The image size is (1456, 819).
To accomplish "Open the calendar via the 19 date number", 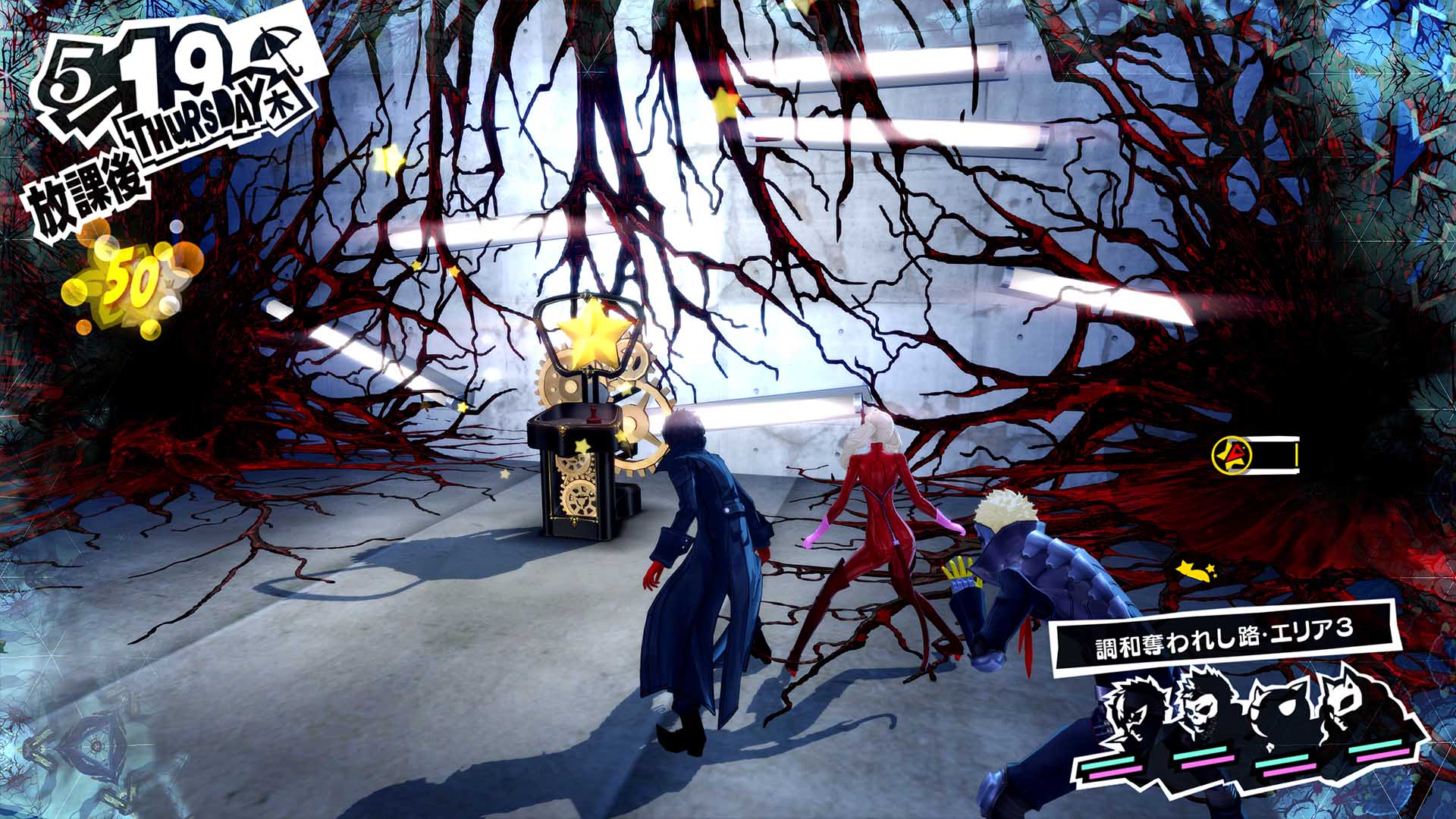I will pos(174,64).
